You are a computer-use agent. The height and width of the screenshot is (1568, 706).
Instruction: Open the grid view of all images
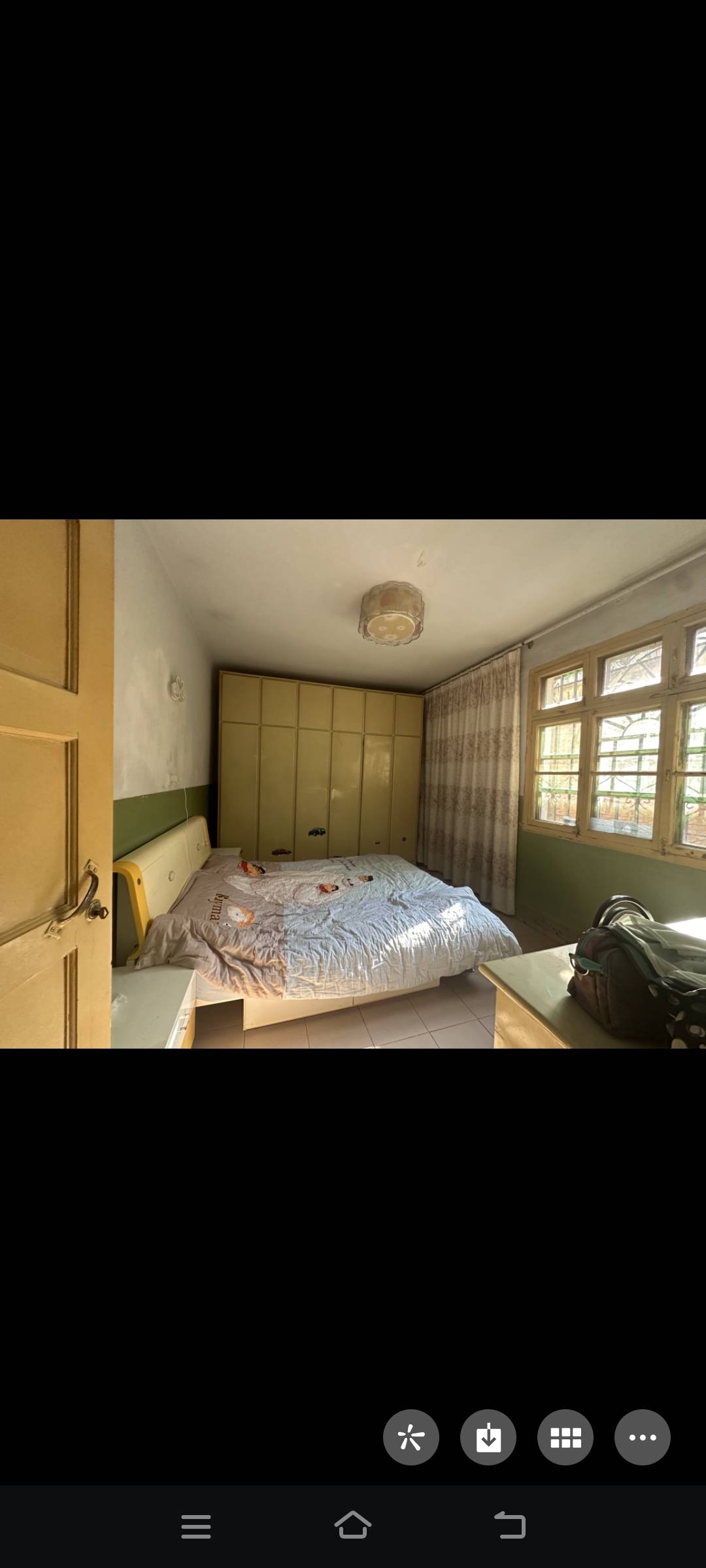pyautogui.click(x=565, y=1437)
